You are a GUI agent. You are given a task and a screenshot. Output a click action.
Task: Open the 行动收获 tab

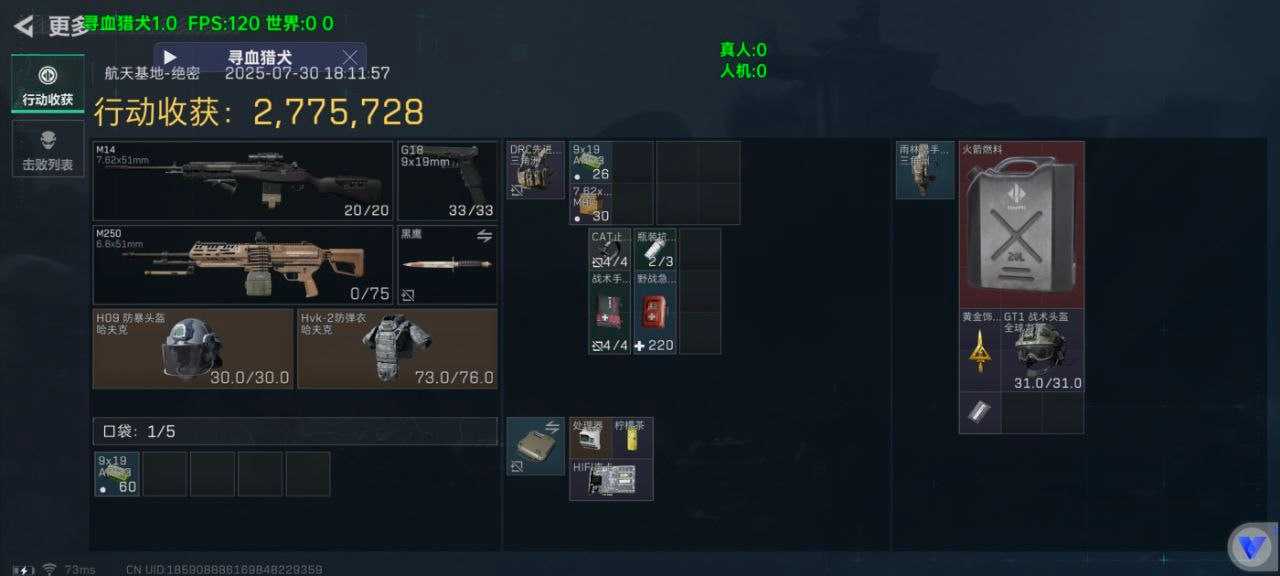click(x=47, y=84)
